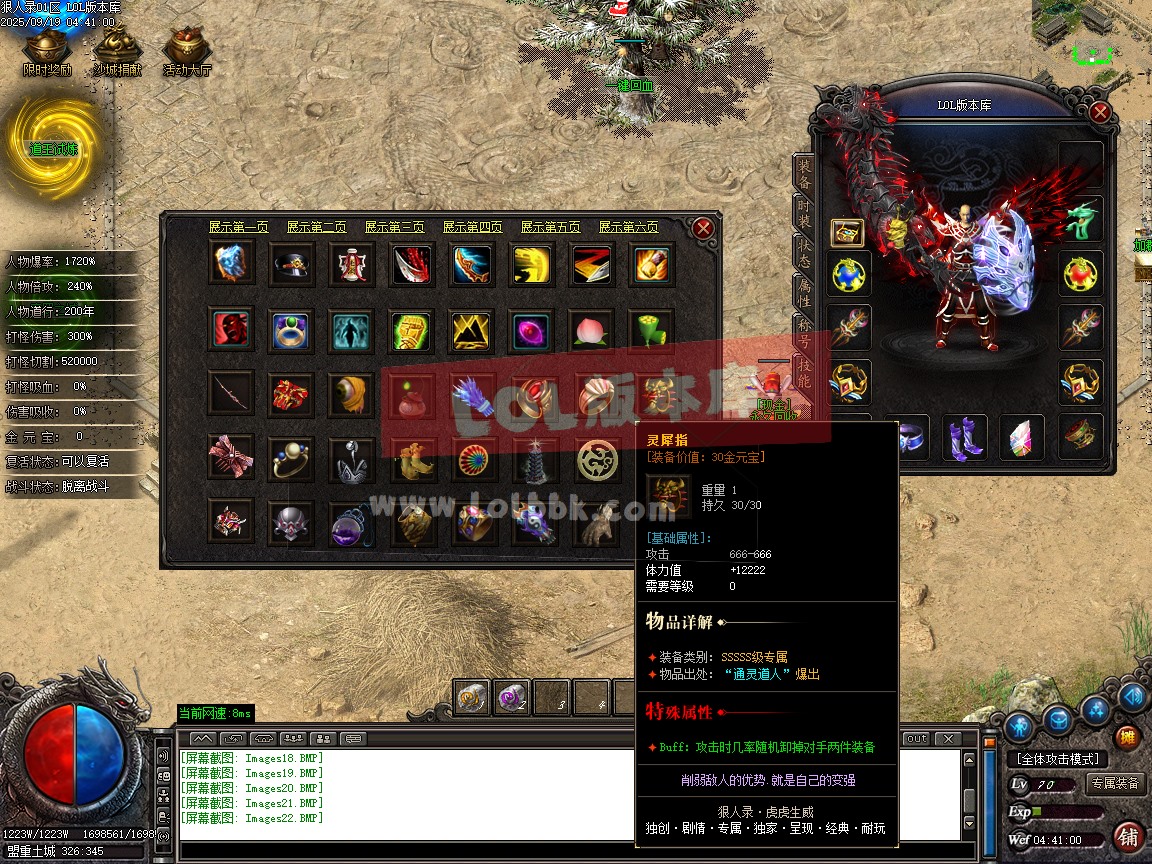Image resolution: width=1152 pixels, height=864 pixels.
Task: Open the 展示第一页 showcase page
Action: pyautogui.click(x=238, y=228)
